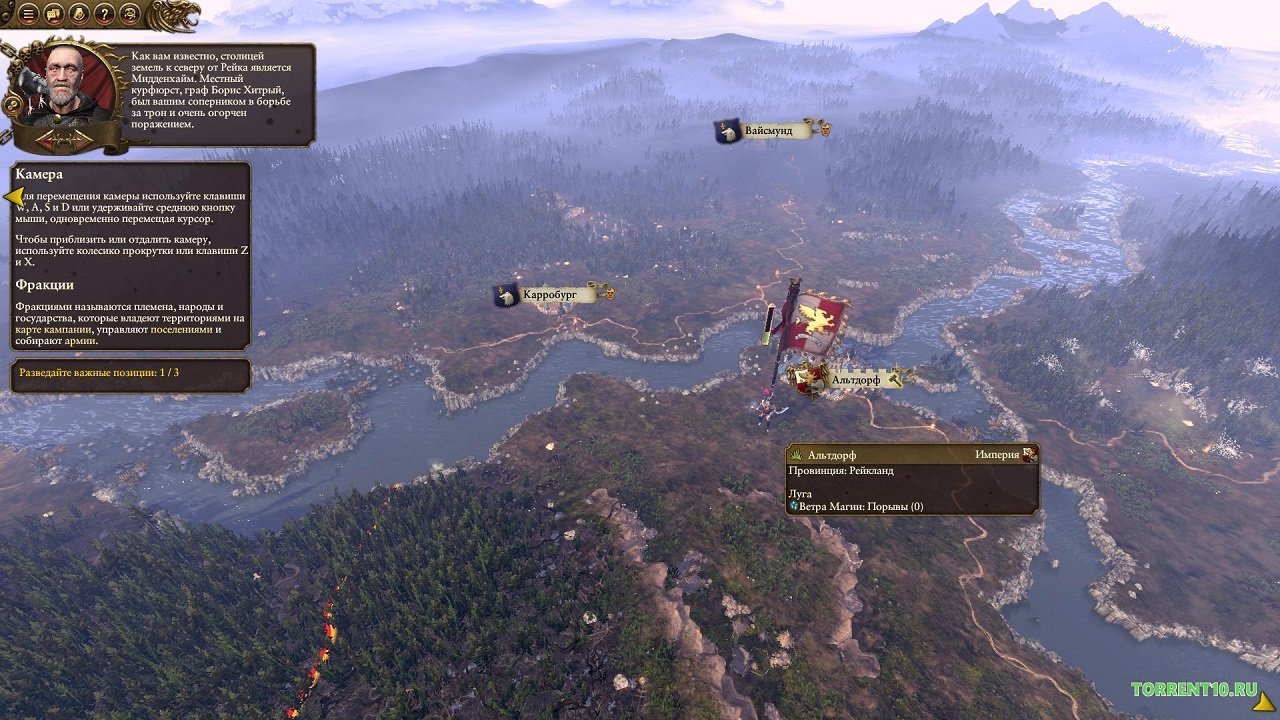Click the gloved hand icon in the top bar

(x=79, y=14)
